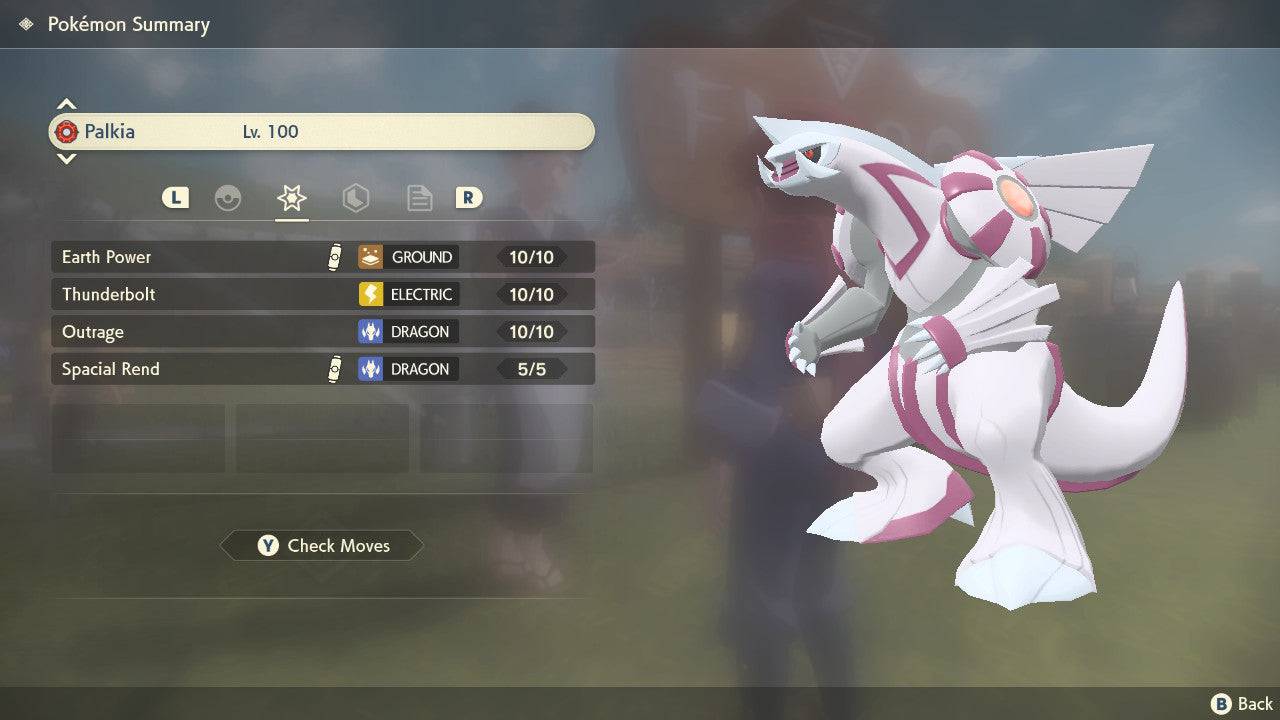
Task: Open the memo document tab
Action: 419,198
